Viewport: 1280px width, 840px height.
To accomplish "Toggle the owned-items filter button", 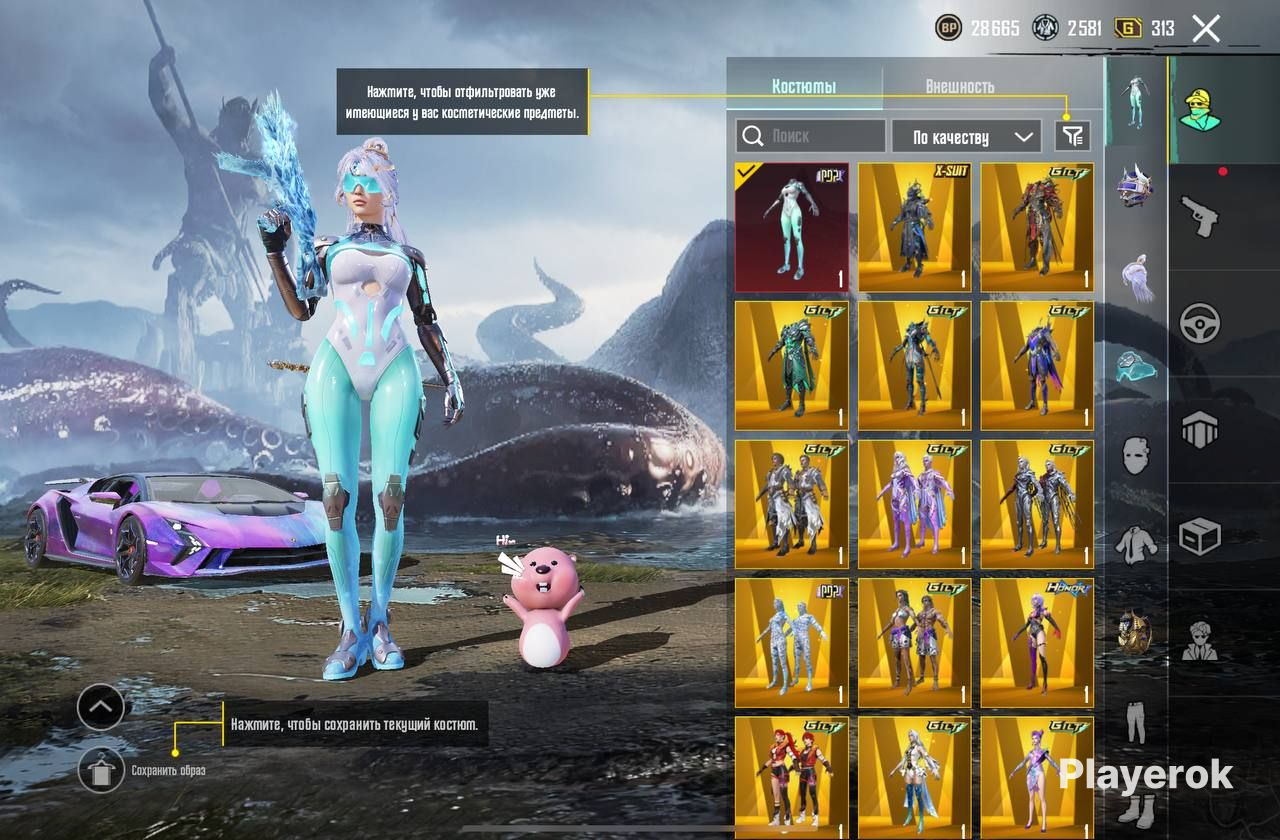I will pyautogui.click(x=1072, y=136).
